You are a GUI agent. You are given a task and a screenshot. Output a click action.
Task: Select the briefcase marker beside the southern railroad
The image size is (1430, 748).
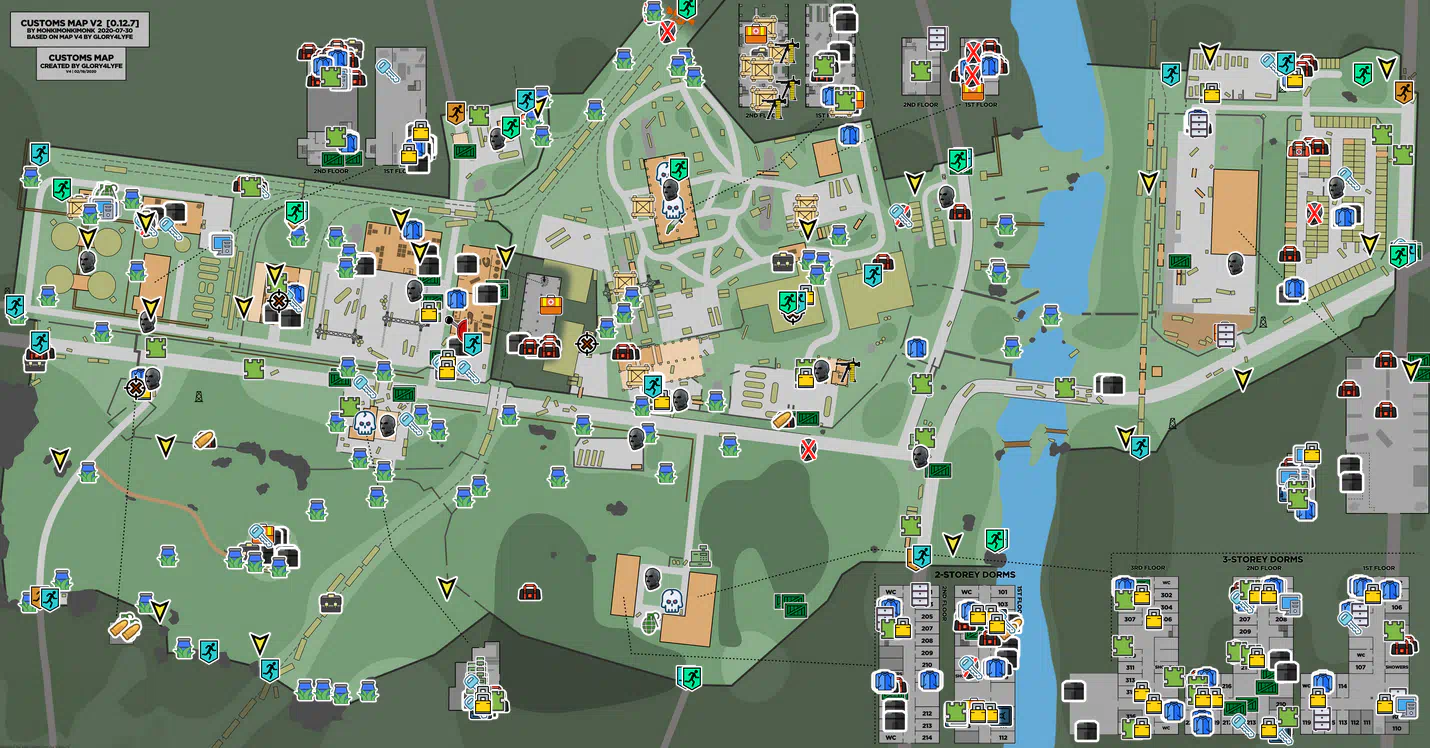(x=331, y=603)
